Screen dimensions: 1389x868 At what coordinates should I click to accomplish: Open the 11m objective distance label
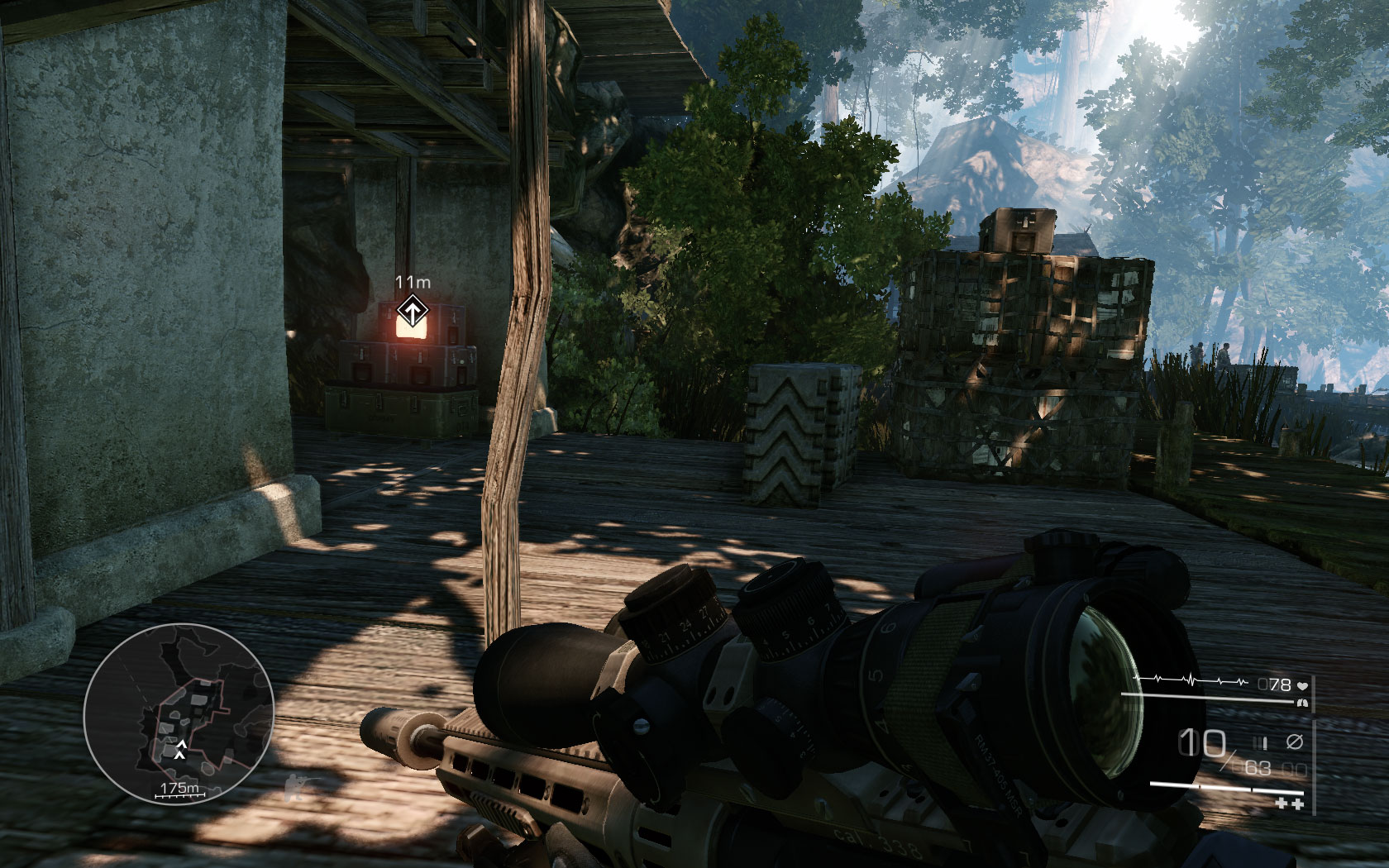tap(413, 282)
